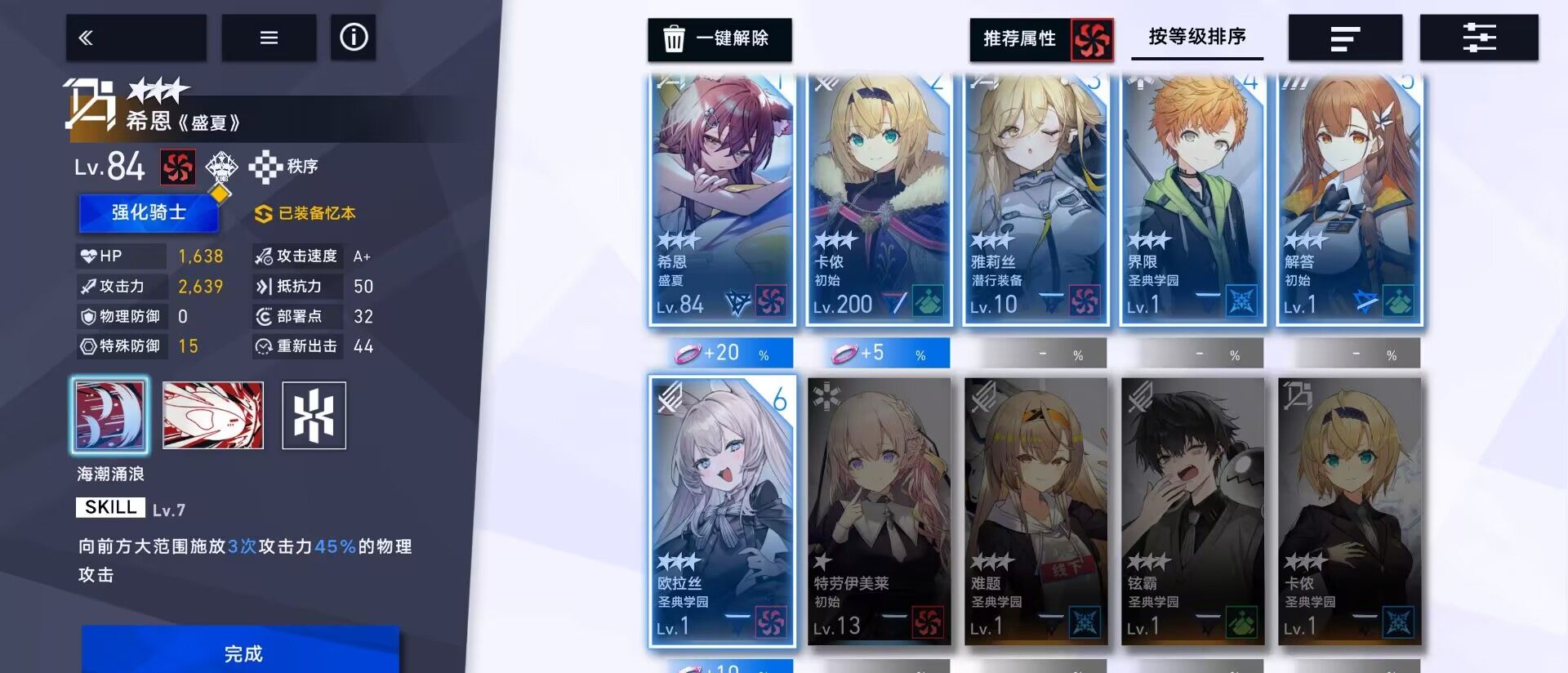Click the second red skill icon
The height and width of the screenshot is (673, 1568).
click(212, 415)
